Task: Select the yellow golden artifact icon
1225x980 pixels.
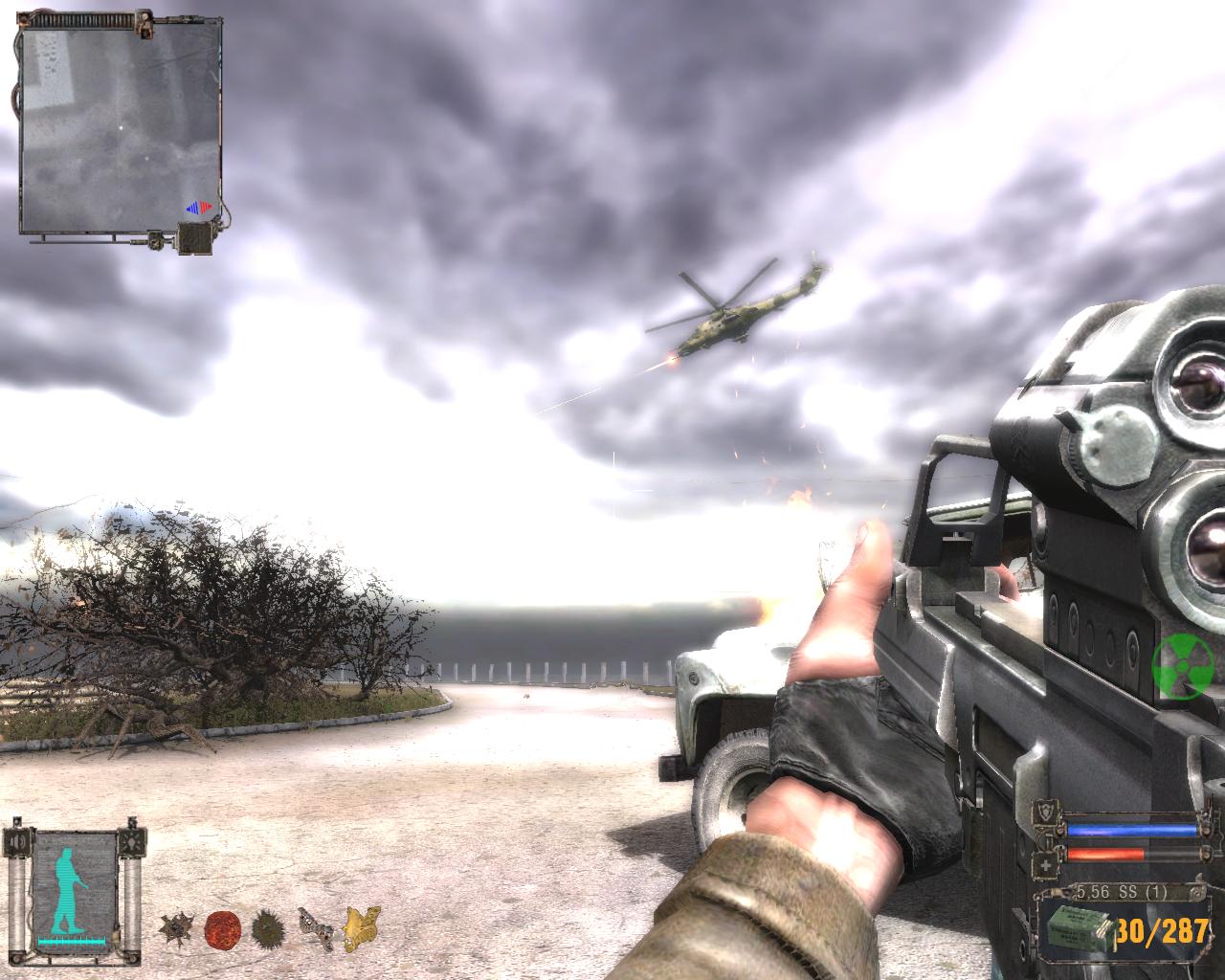Action: pyautogui.click(x=361, y=926)
